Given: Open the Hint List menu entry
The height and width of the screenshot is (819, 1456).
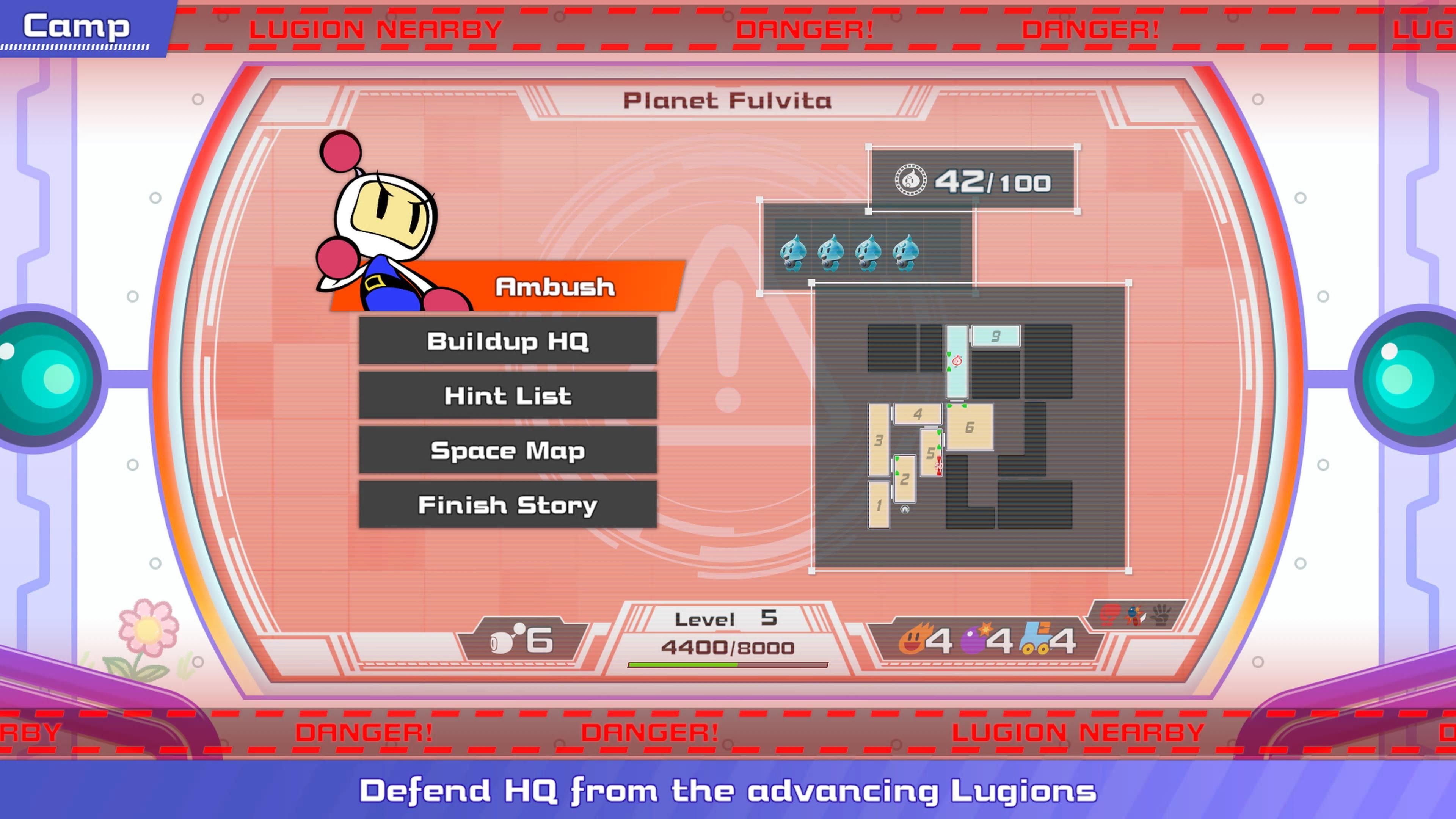Looking at the screenshot, I should click(508, 395).
